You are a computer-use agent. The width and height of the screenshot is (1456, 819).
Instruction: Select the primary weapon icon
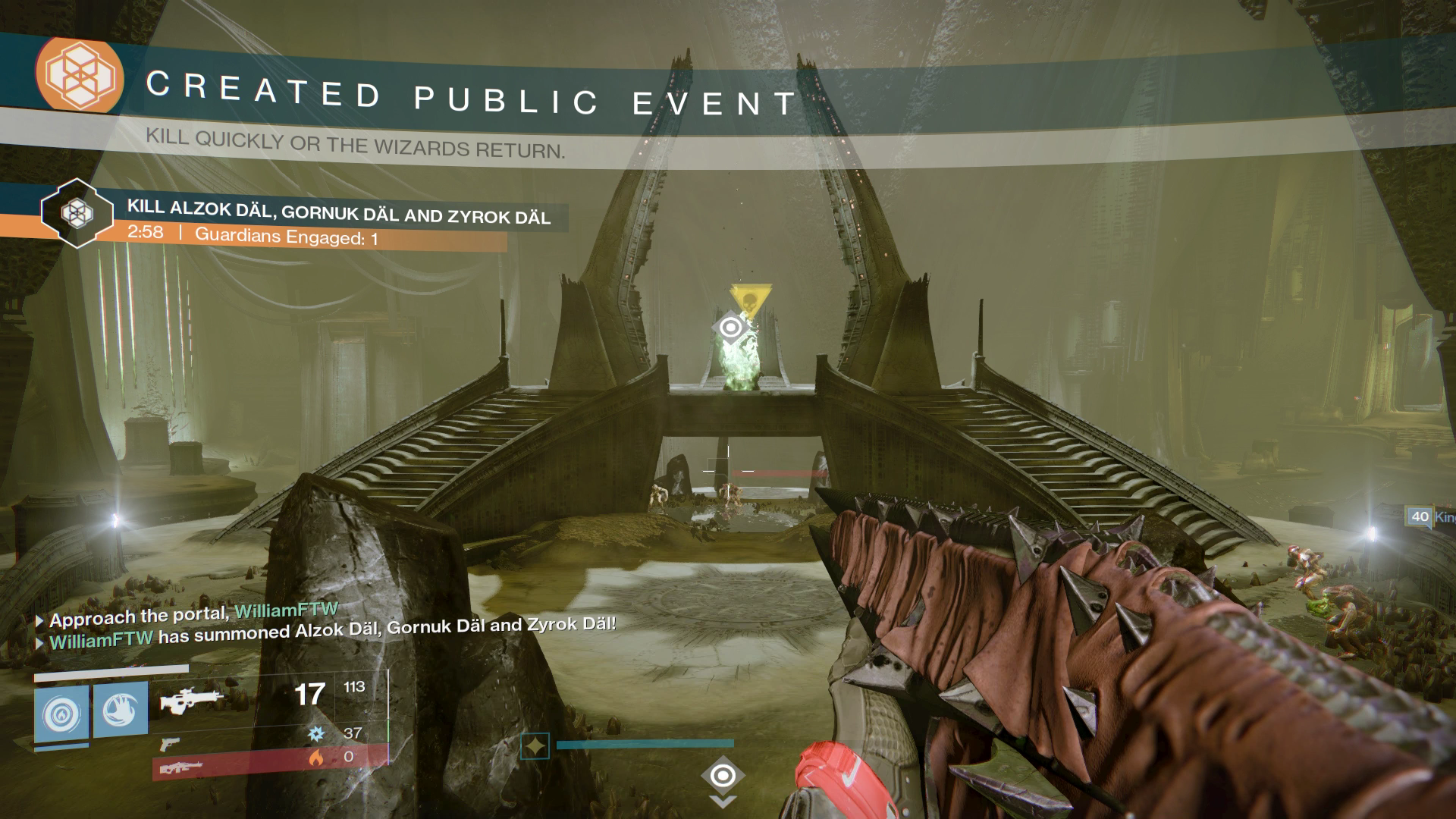(x=190, y=701)
